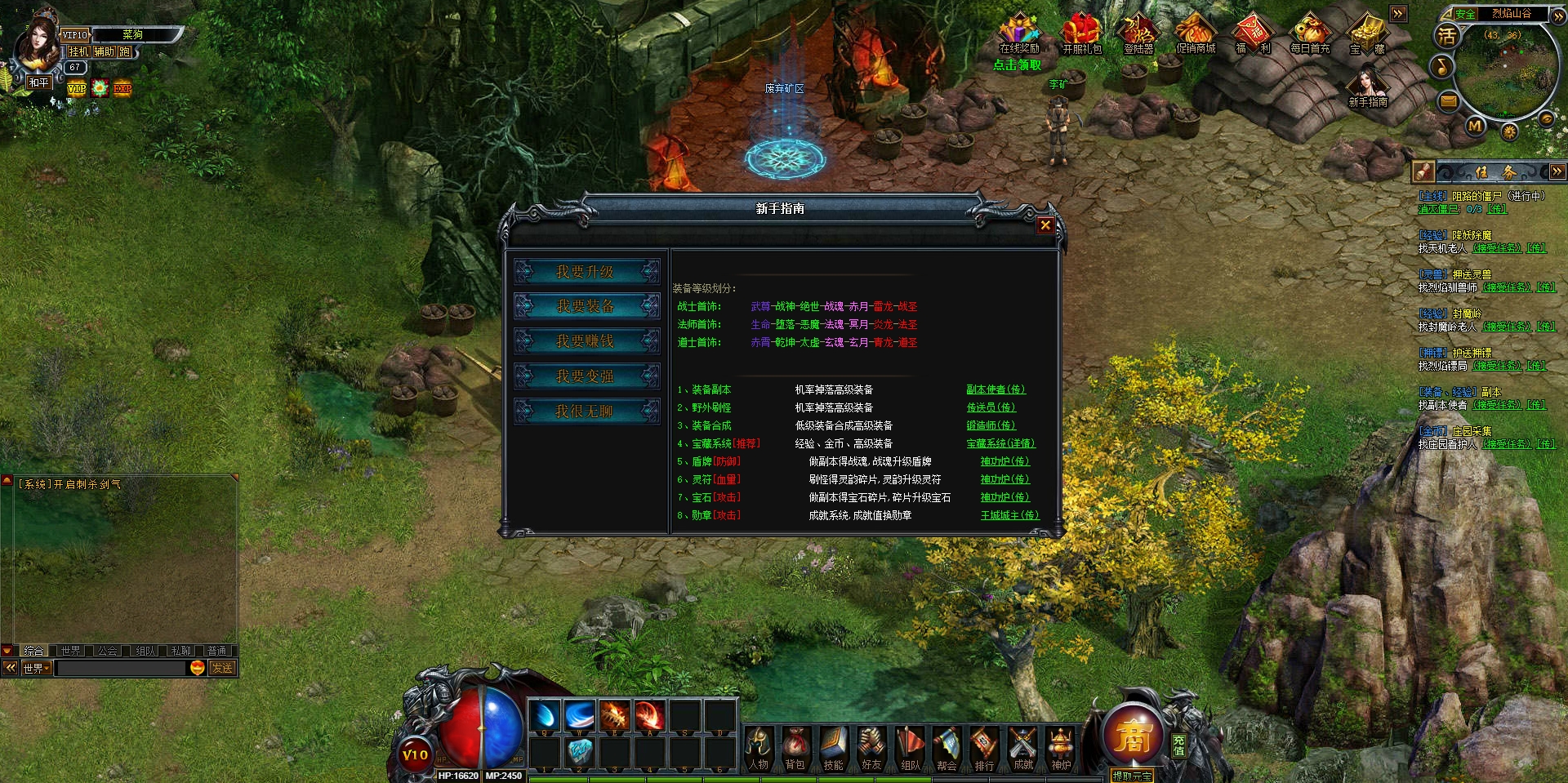Open the 我要变强 guide section
Image resolution: width=1568 pixels, height=783 pixels.
(x=586, y=376)
